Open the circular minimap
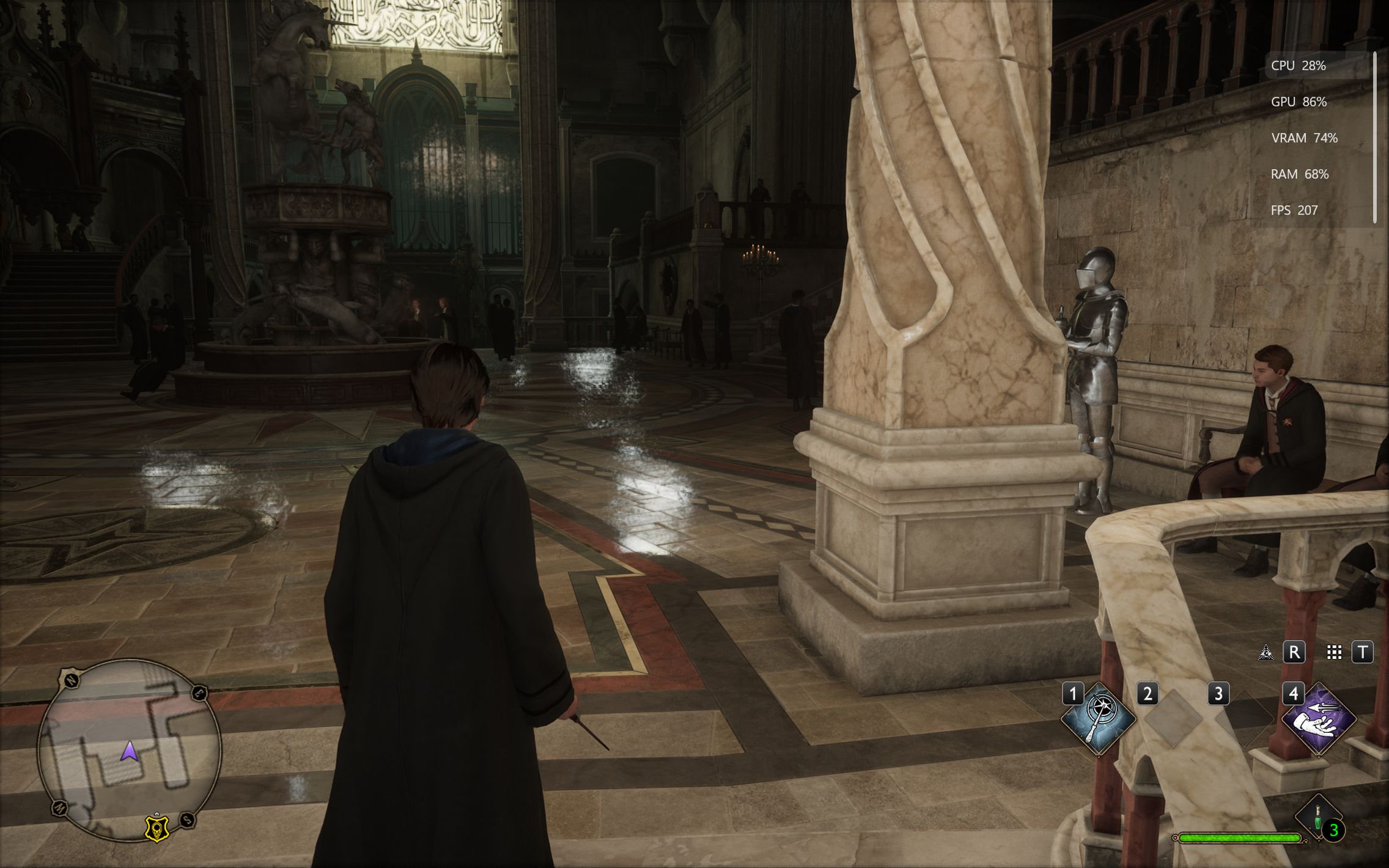 tap(129, 749)
